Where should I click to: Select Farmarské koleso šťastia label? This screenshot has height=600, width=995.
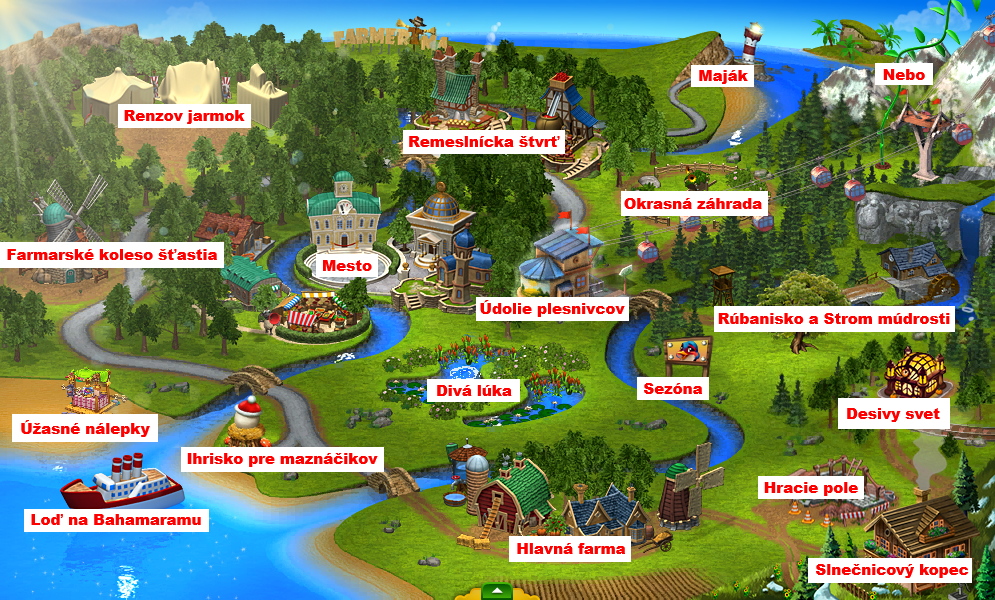click(111, 255)
